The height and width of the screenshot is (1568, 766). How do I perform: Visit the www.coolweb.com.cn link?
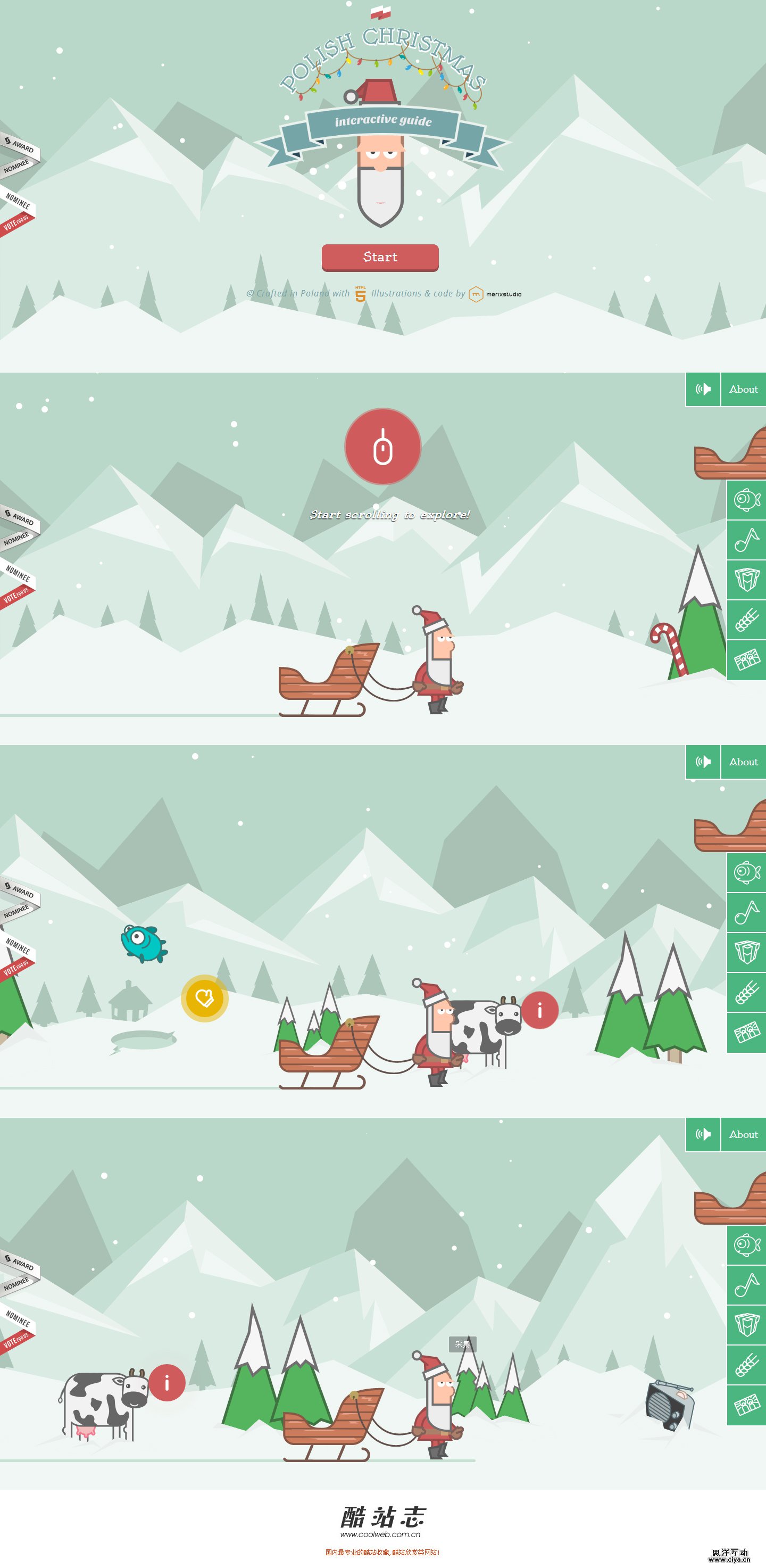380,1535
